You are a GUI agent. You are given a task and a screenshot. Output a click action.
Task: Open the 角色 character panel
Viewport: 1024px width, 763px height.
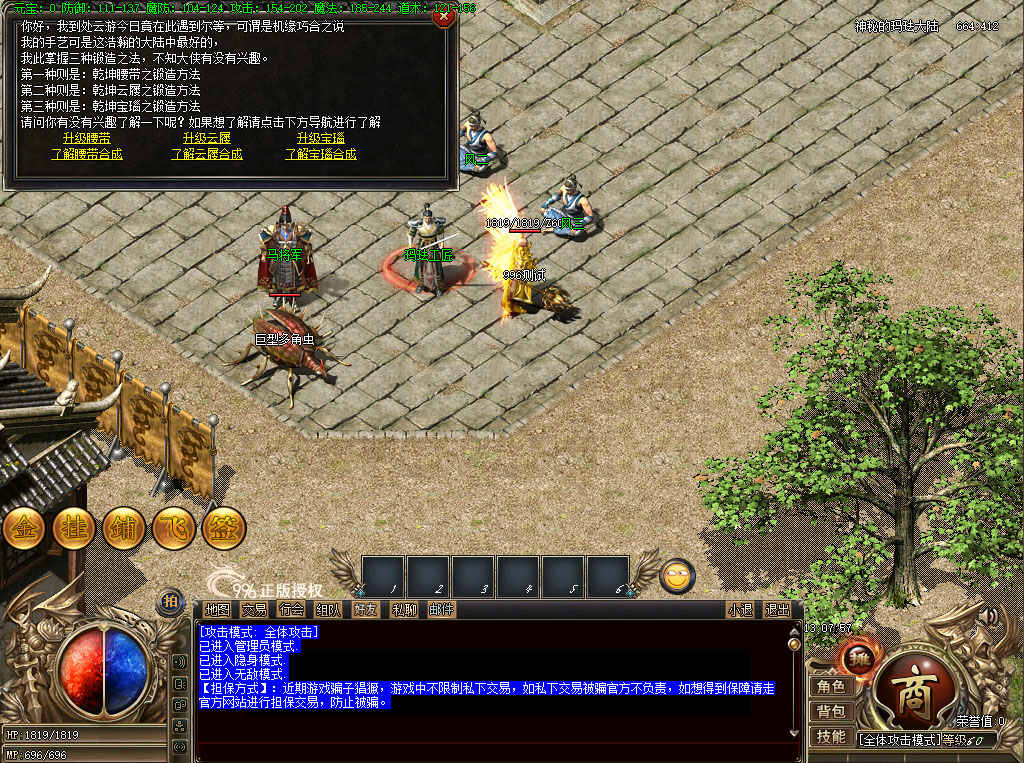click(x=831, y=687)
